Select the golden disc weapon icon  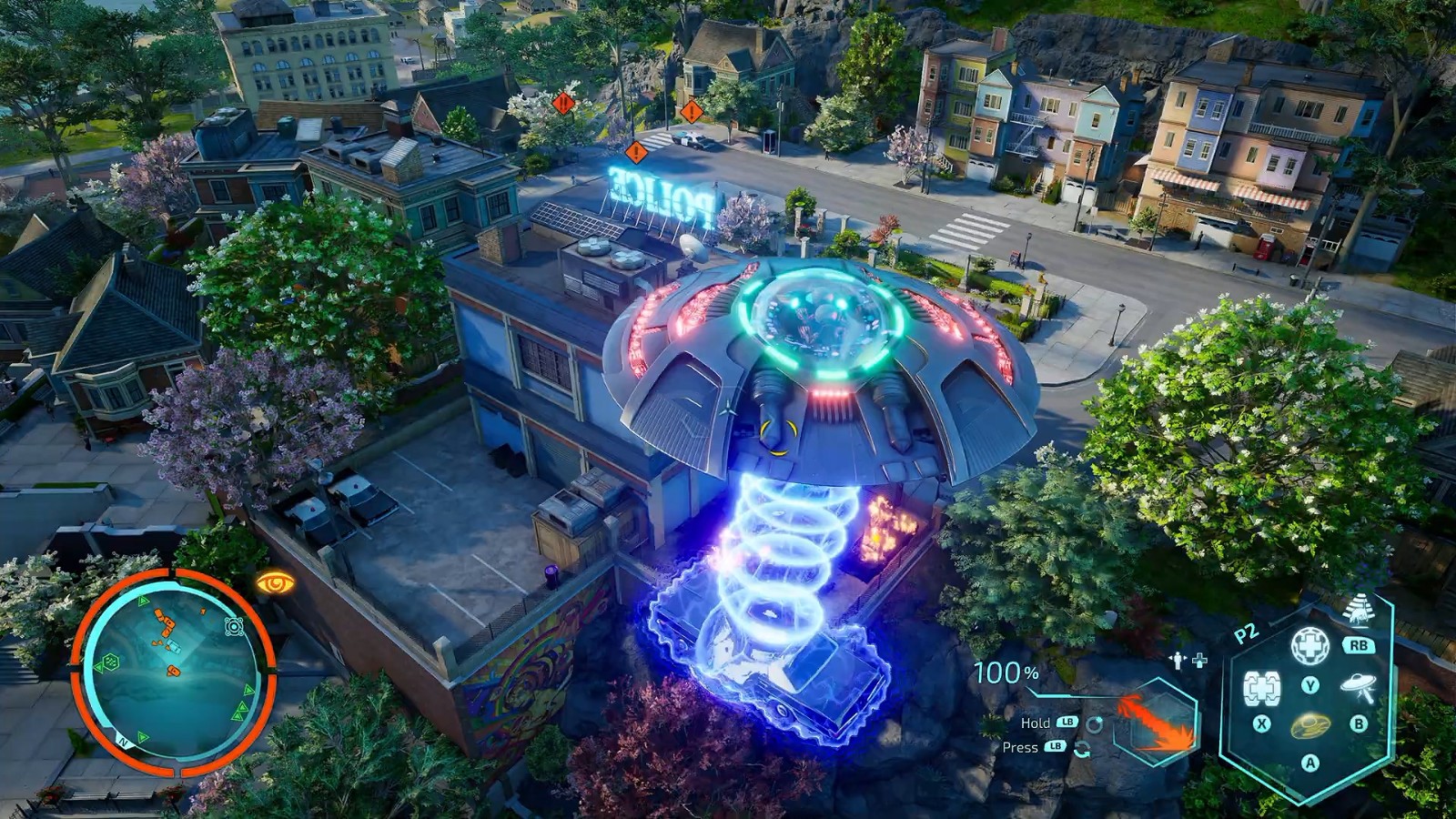click(1309, 726)
